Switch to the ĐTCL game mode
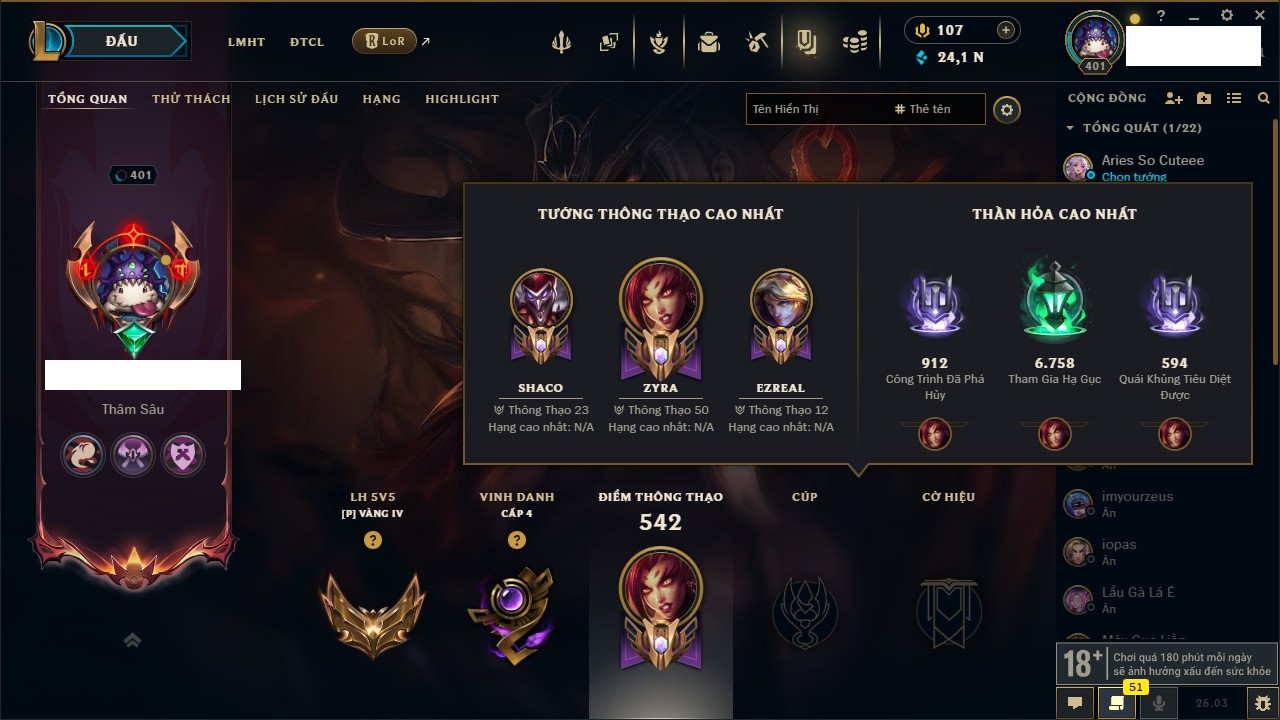Viewport: 1280px width, 720px height. [307, 42]
